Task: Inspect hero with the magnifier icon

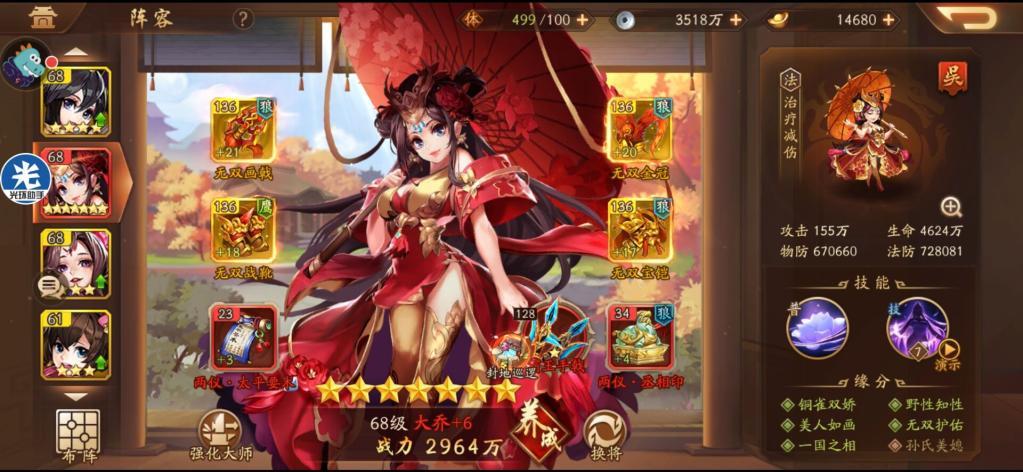Action: tap(951, 207)
